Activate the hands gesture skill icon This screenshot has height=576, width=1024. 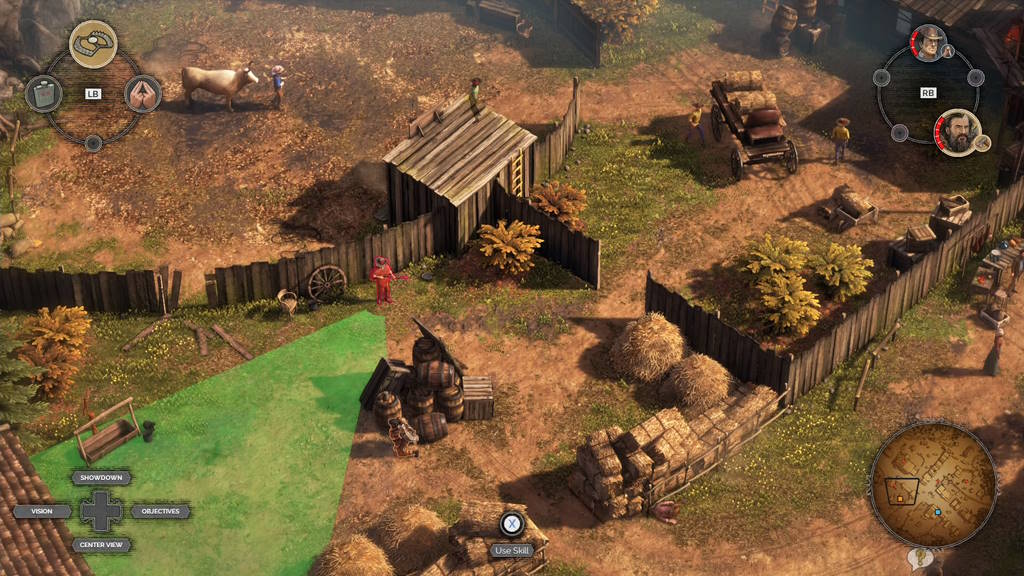(x=143, y=94)
